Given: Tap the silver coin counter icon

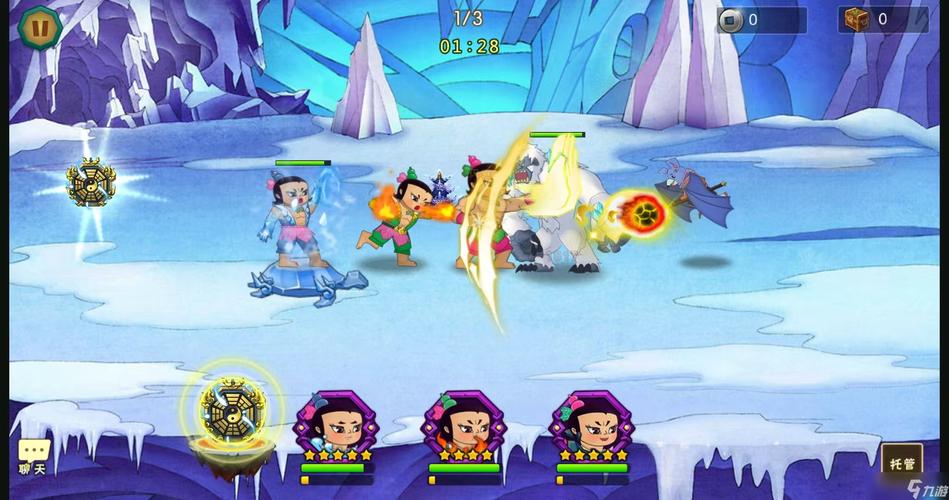Looking at the screenshot, I should (731, 20).
